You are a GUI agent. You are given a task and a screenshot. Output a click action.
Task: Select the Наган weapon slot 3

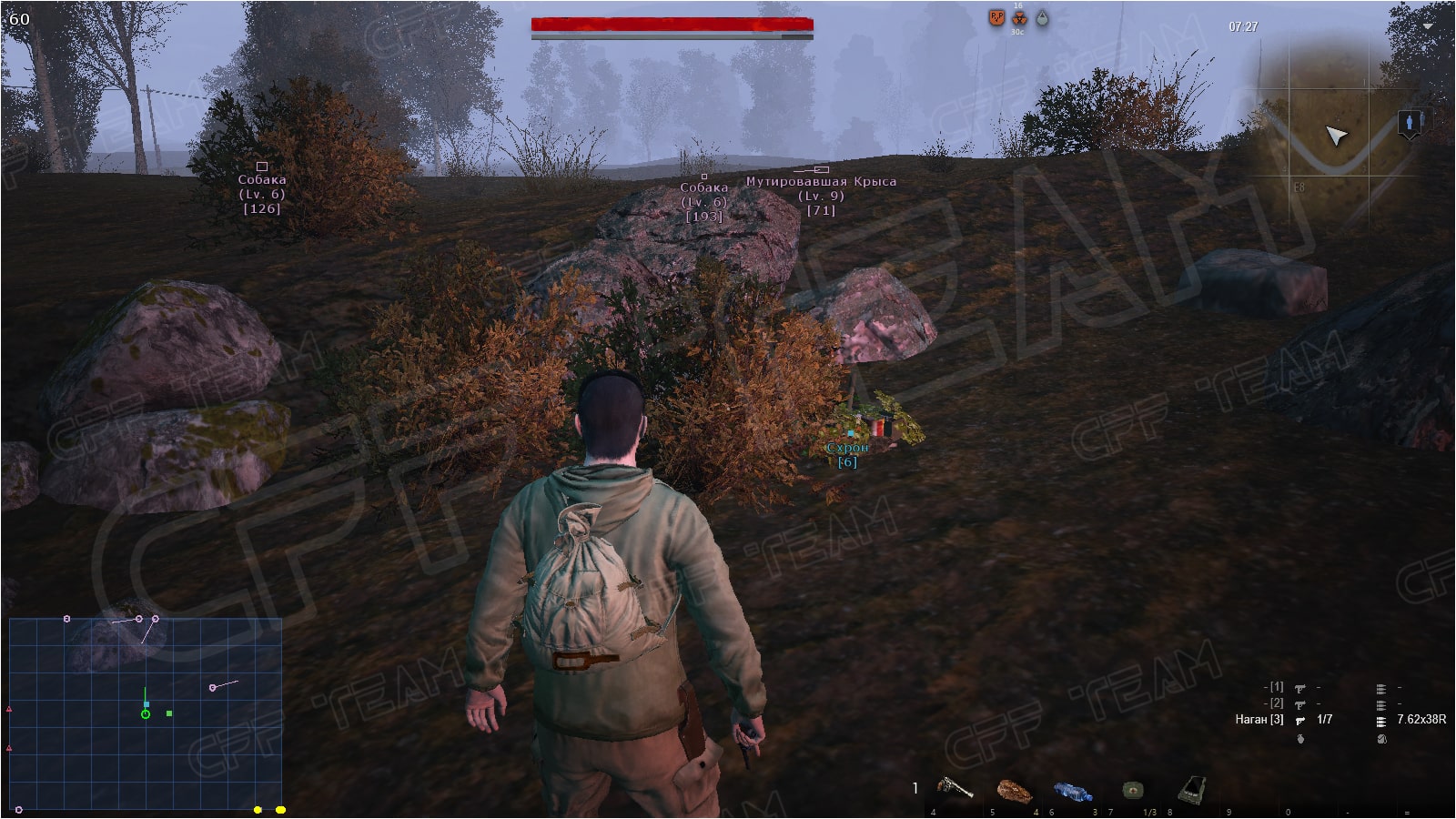(1259, 720)
